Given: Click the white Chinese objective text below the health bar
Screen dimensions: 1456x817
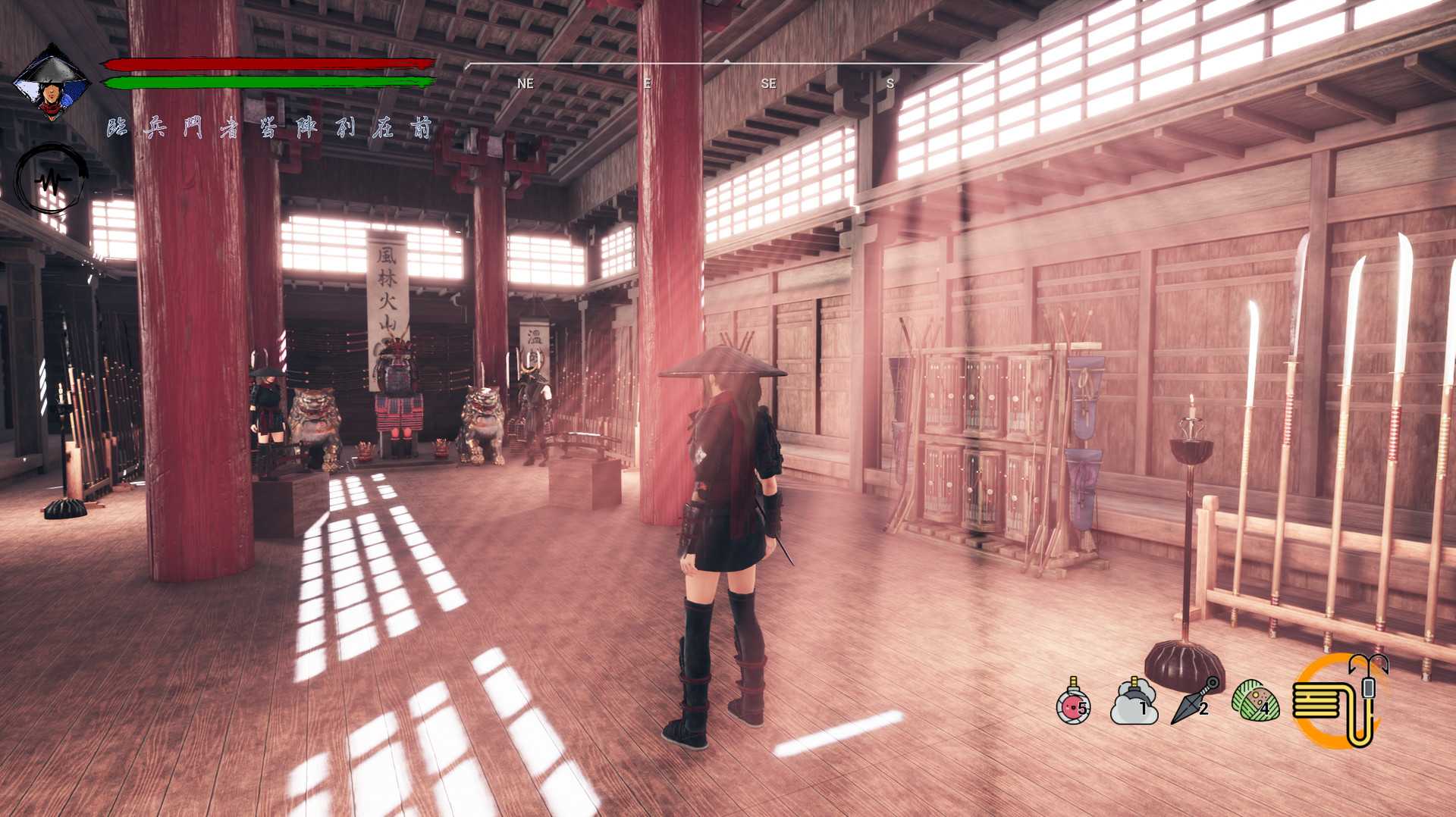Looking at the screenshot, I should tap(269, 129).
